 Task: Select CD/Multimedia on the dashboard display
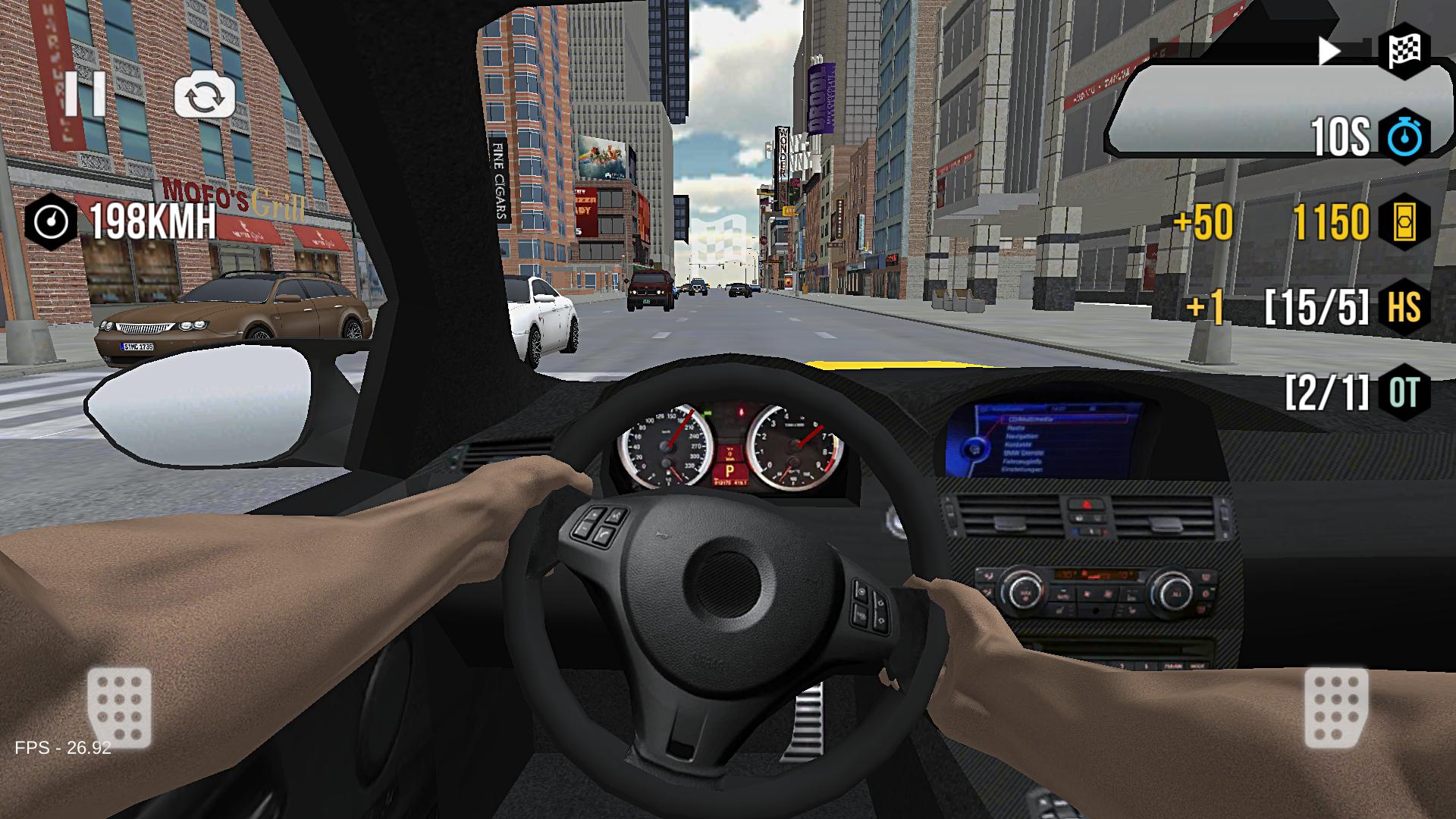1031,419
